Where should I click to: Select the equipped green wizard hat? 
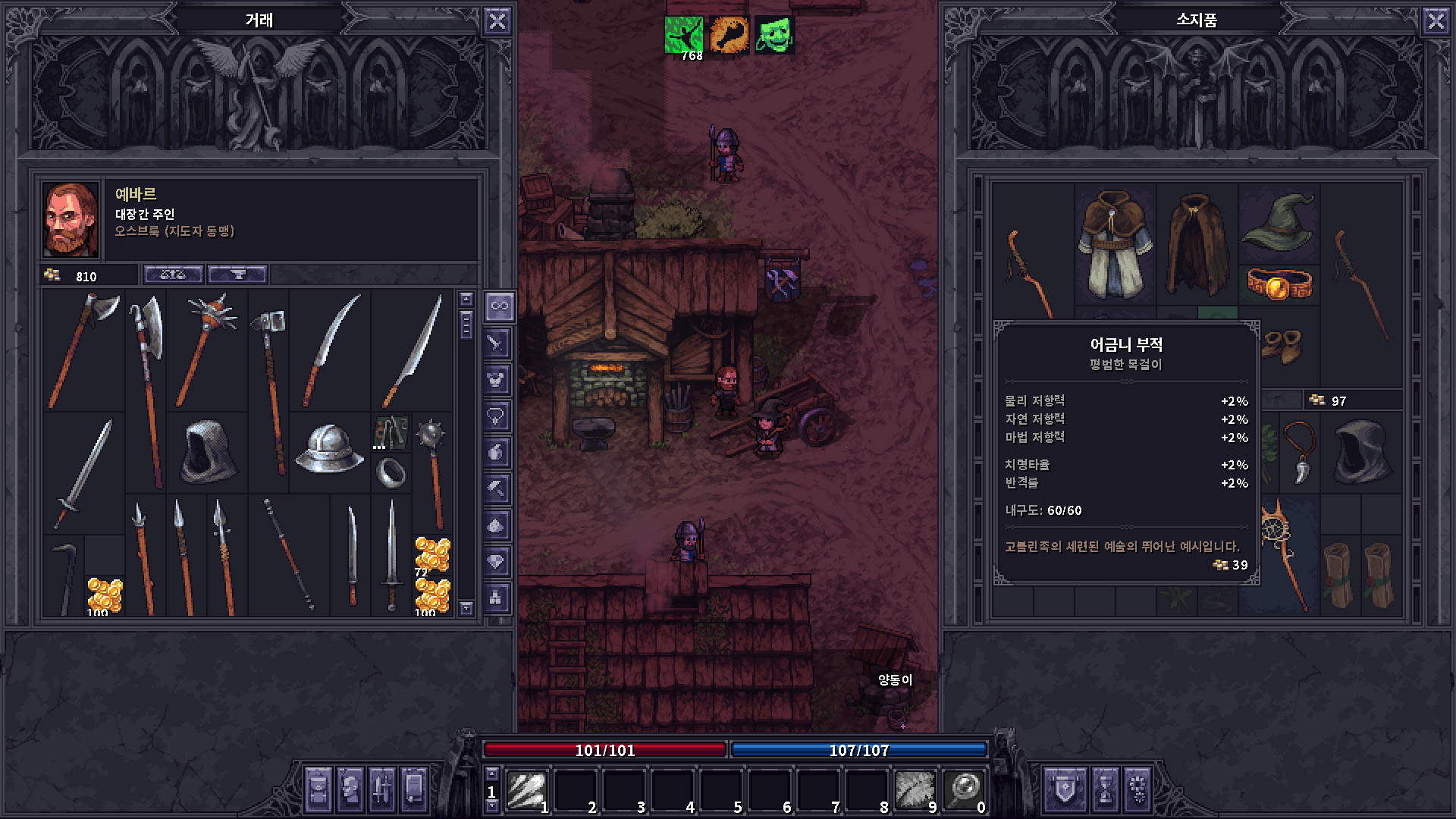click(1279, 221)
